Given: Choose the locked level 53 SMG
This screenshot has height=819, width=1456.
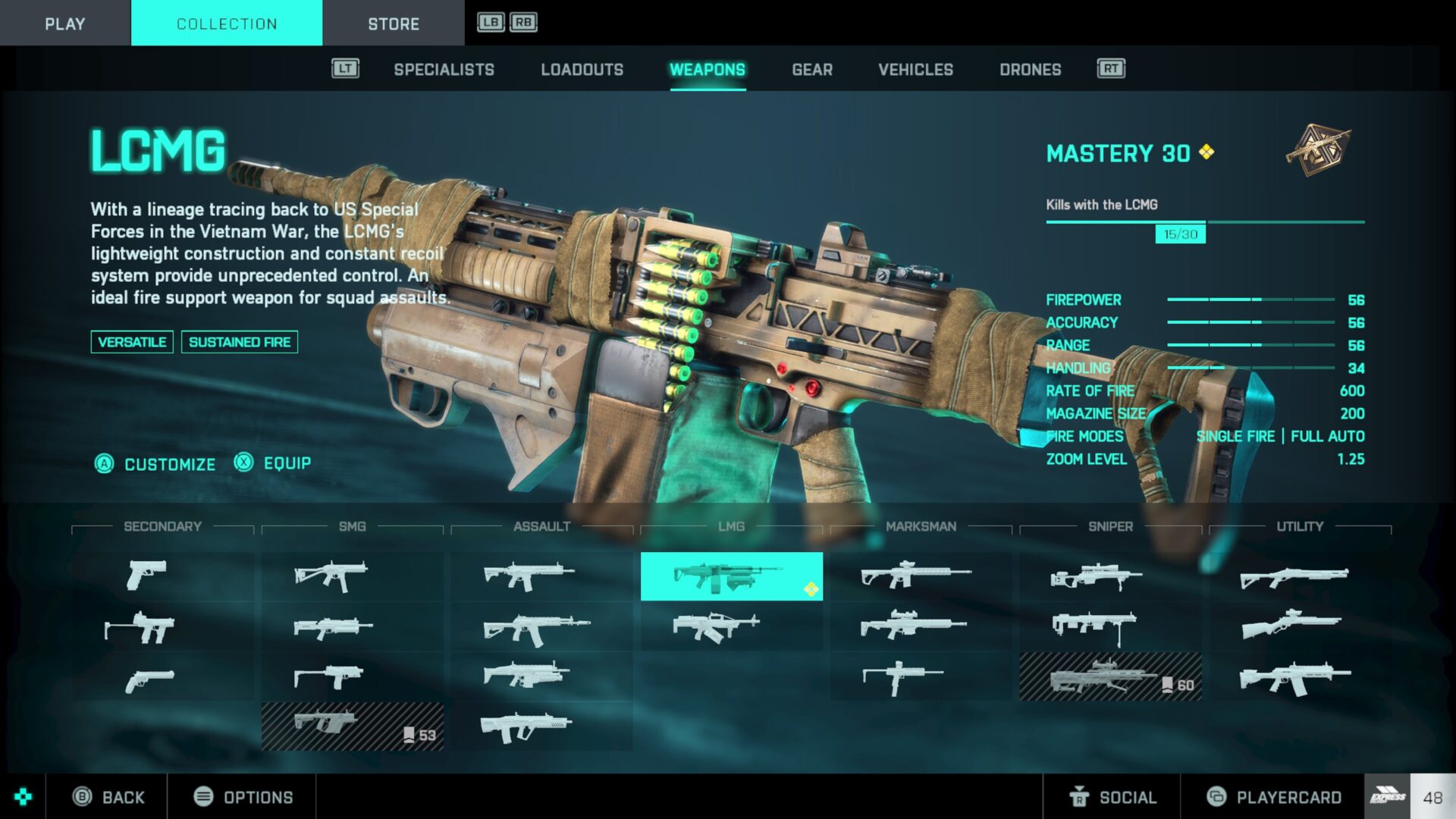Looking at the screenshot, I should coord(352,726).
